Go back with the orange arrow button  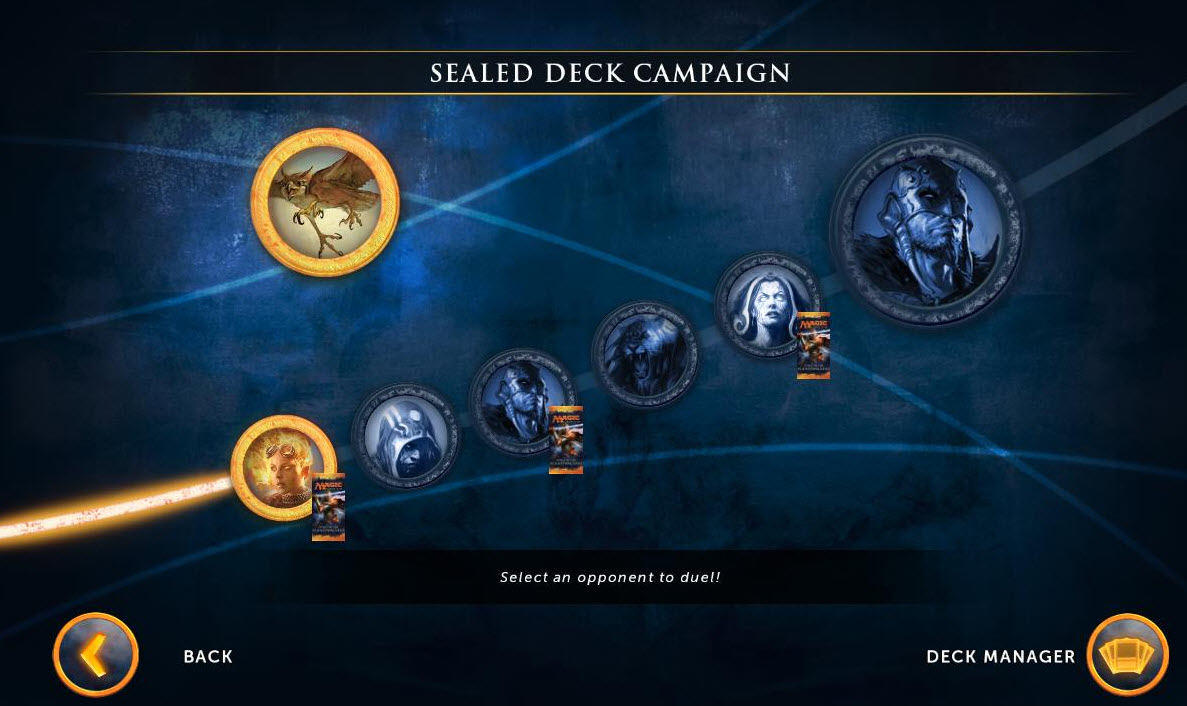pyautogui.click(x=95, y=655)
